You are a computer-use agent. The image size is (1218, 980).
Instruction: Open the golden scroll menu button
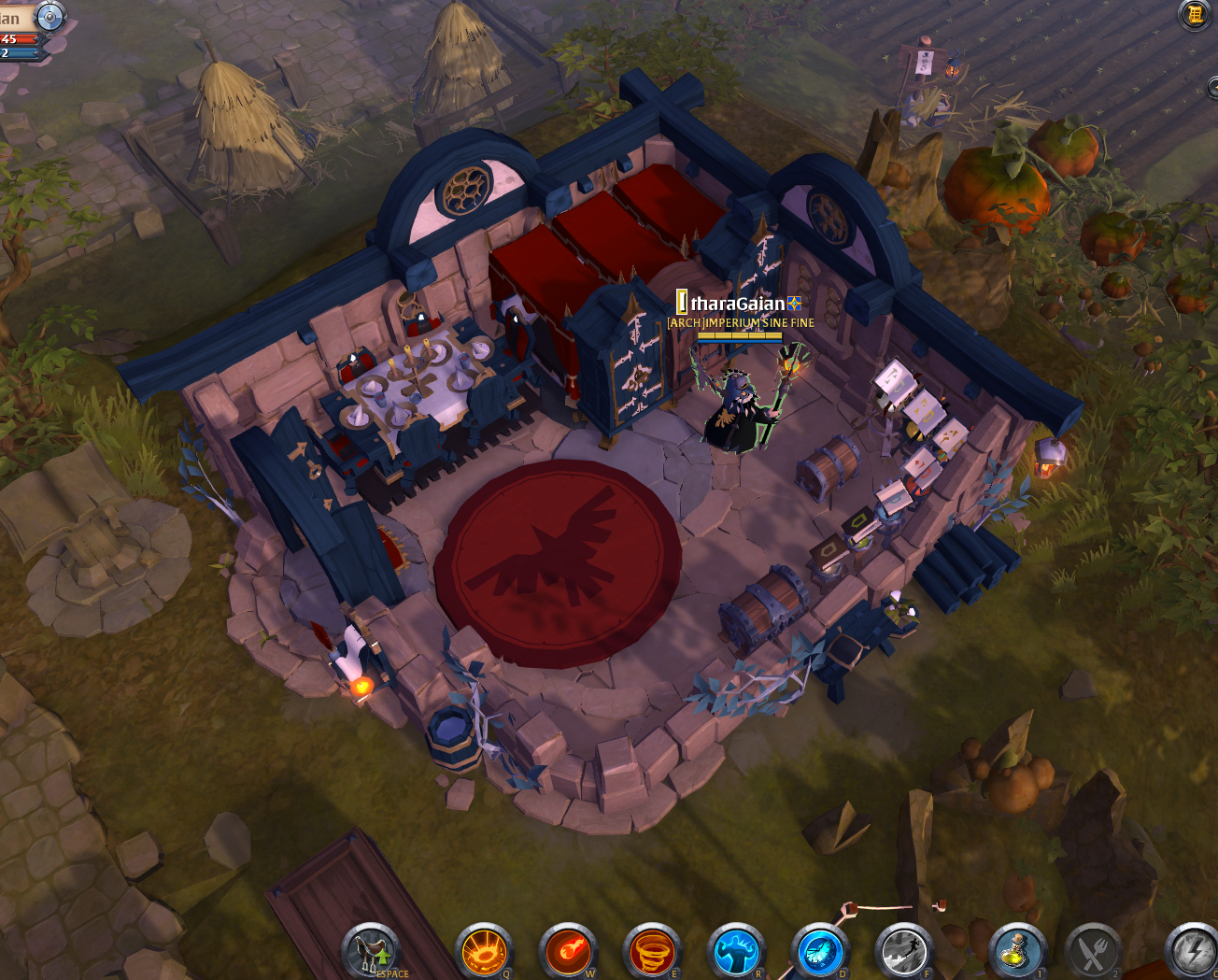point(1195,14)
